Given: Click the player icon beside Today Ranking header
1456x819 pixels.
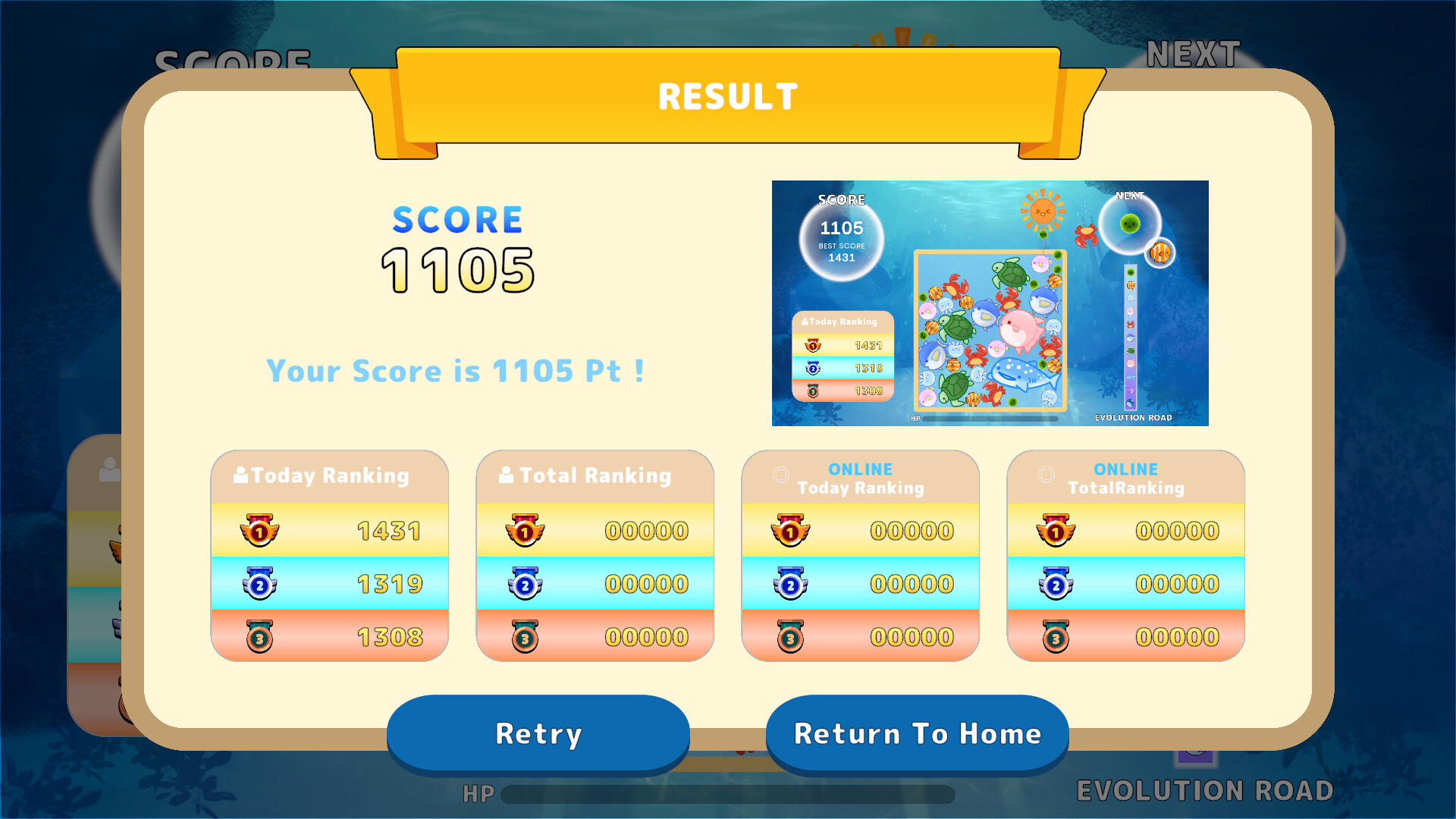Looking at the screenshot, I should (239, 475).
